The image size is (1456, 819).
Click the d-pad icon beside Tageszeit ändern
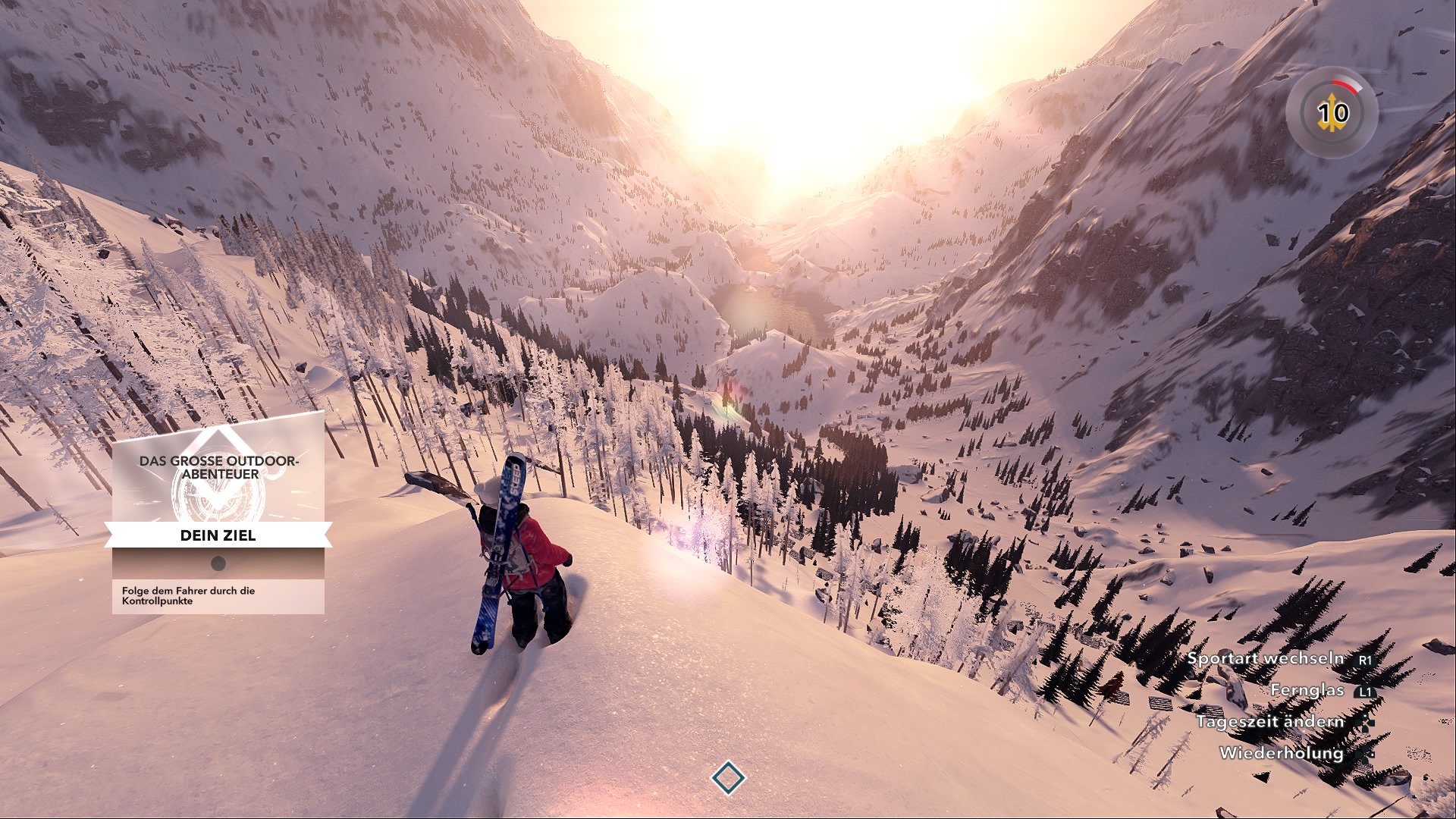coord(1365,723)
